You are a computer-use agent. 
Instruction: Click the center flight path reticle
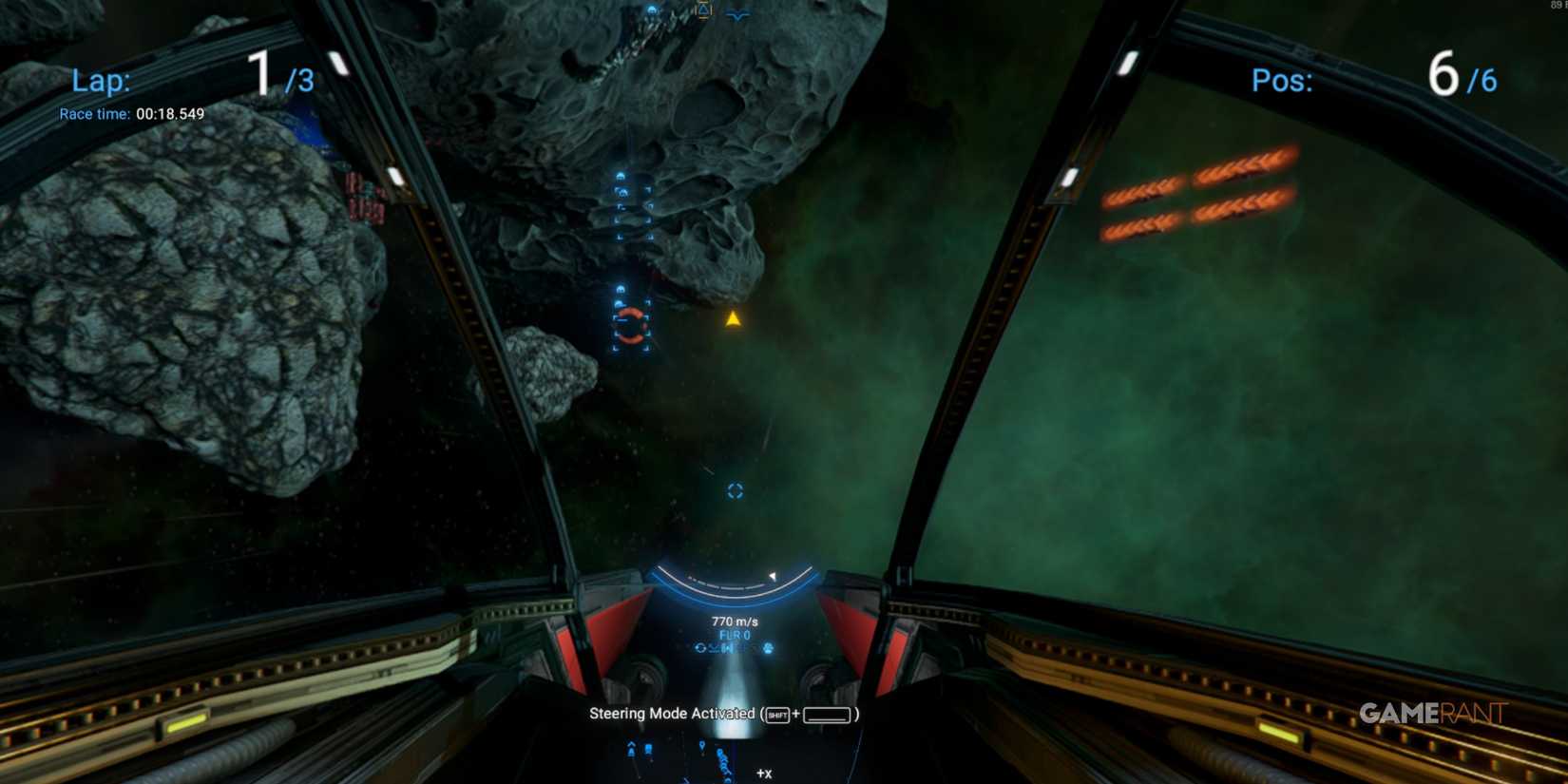736,490
